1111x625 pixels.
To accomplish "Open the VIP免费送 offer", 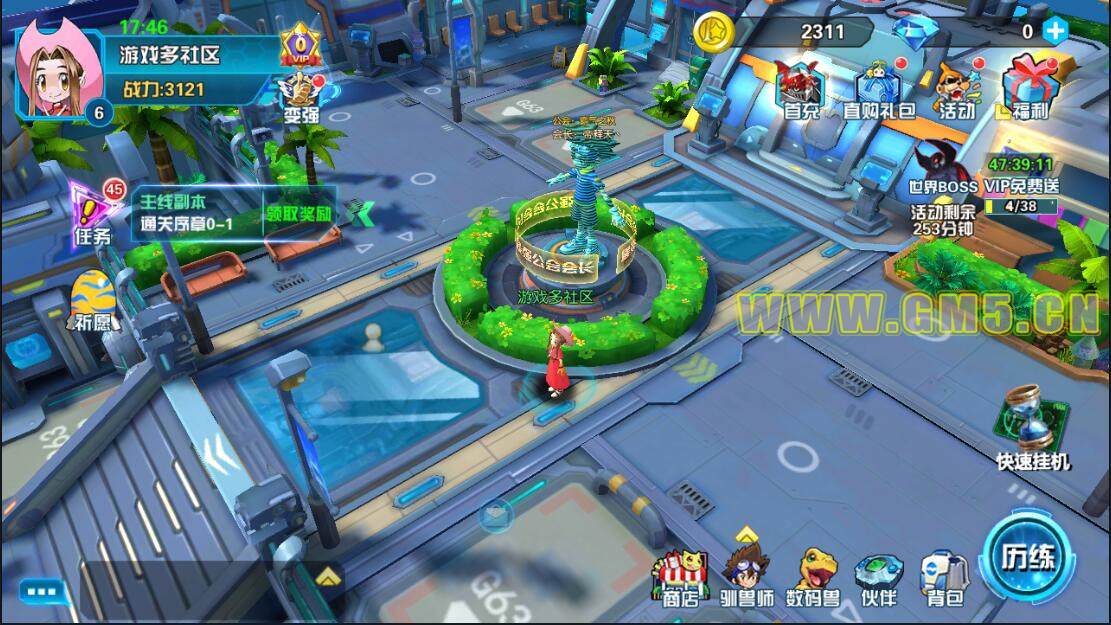I will click(x=1021, y=185).
